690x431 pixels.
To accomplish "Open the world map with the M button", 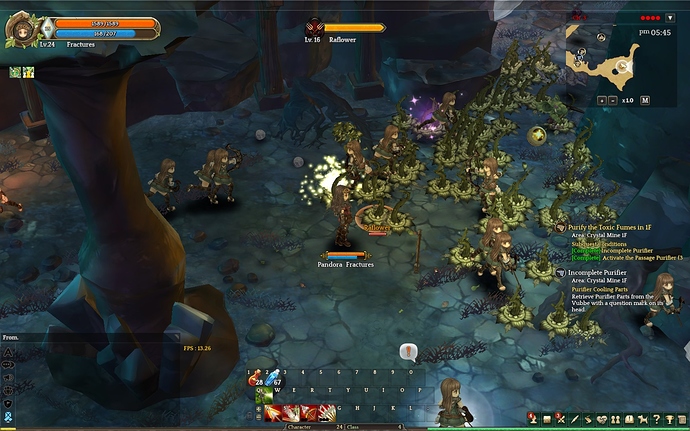I will click(645, 100).
